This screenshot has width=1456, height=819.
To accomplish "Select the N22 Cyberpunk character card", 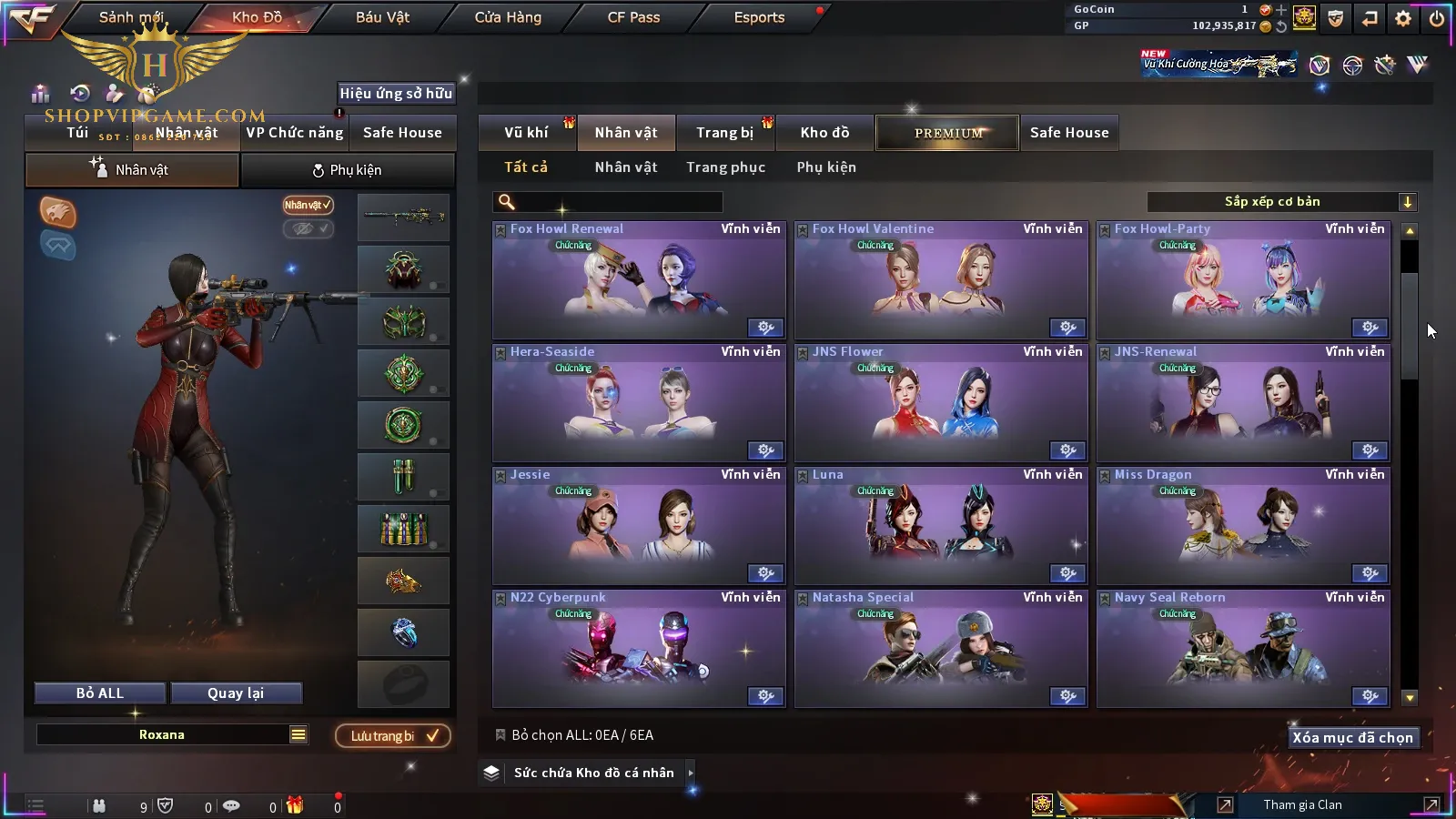I will pos(639,650).
